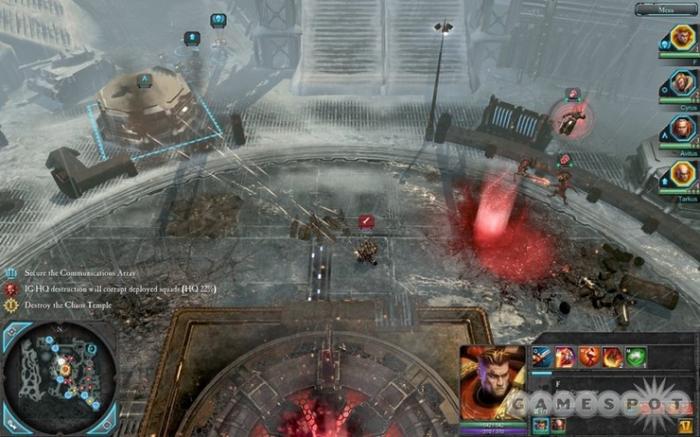This screenshot has width=700, height=437.
Task: Click the minimap's top-left corner button
Action: coord(13,333)
